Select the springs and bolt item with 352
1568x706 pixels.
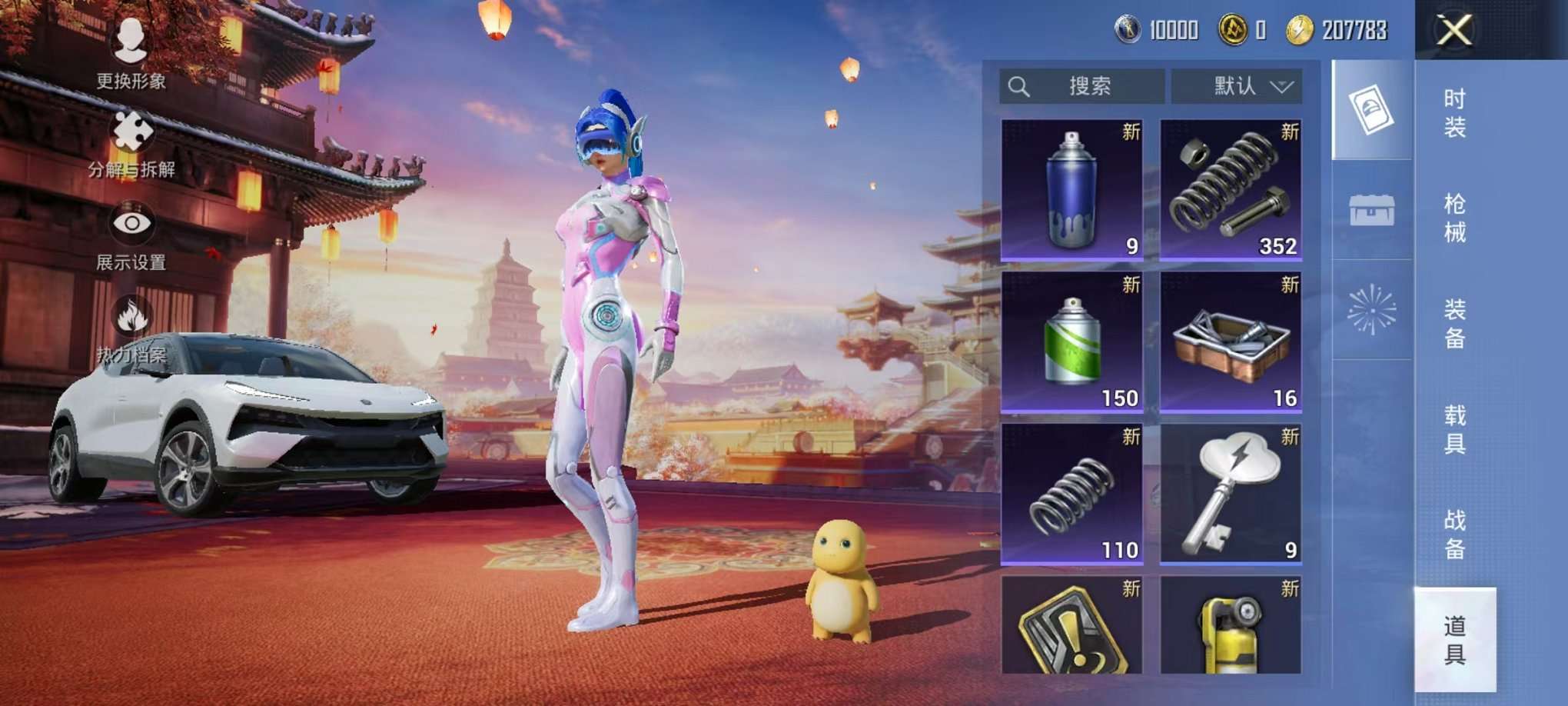coord(1231,189)
